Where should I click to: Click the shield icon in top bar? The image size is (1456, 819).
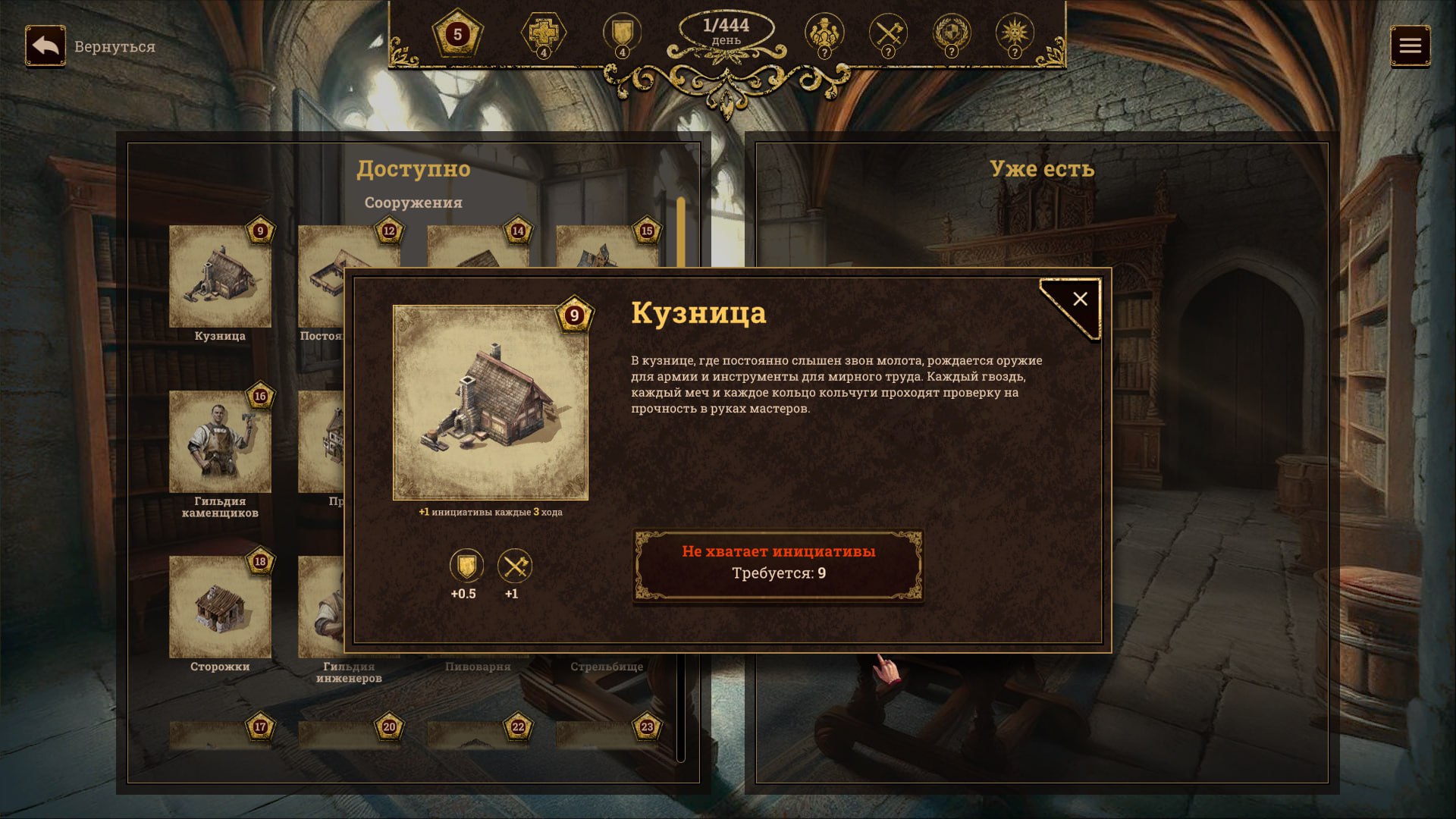point(622,33)
